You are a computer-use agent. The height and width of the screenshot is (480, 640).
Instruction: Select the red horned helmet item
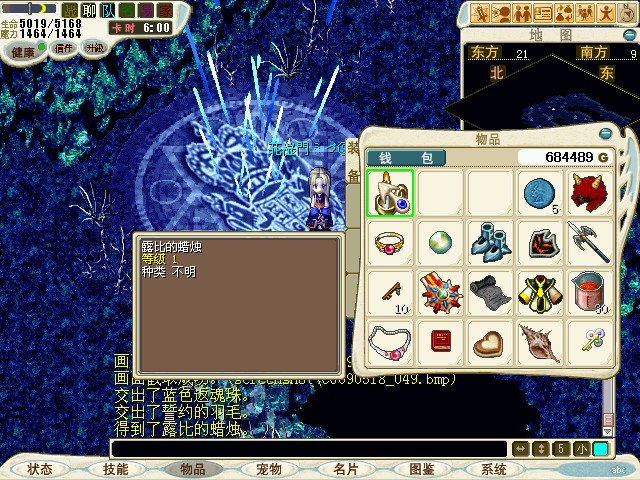click(590, 192)
